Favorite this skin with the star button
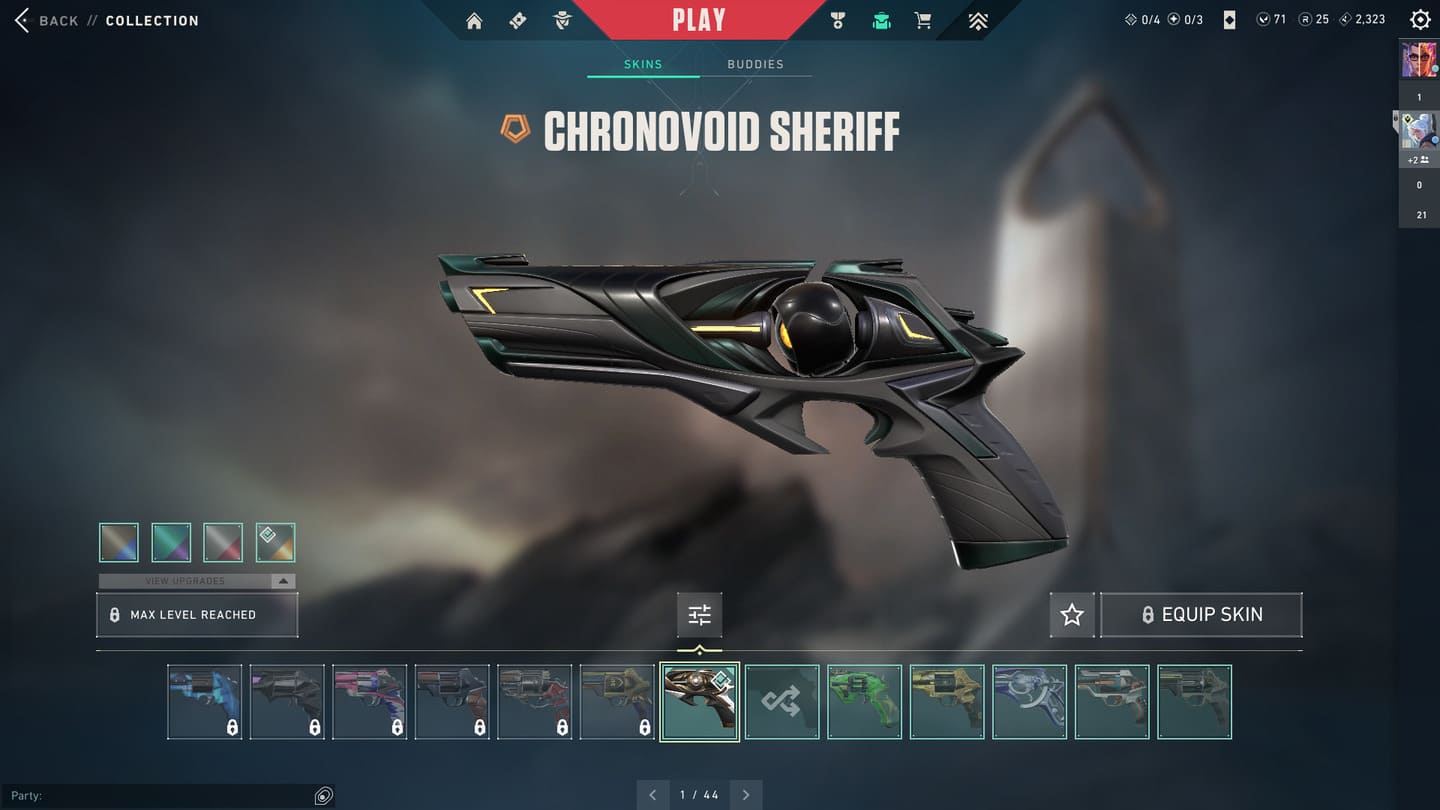Image resolution: width=1440 pixels, height=810 pixels. point(1072,615)
